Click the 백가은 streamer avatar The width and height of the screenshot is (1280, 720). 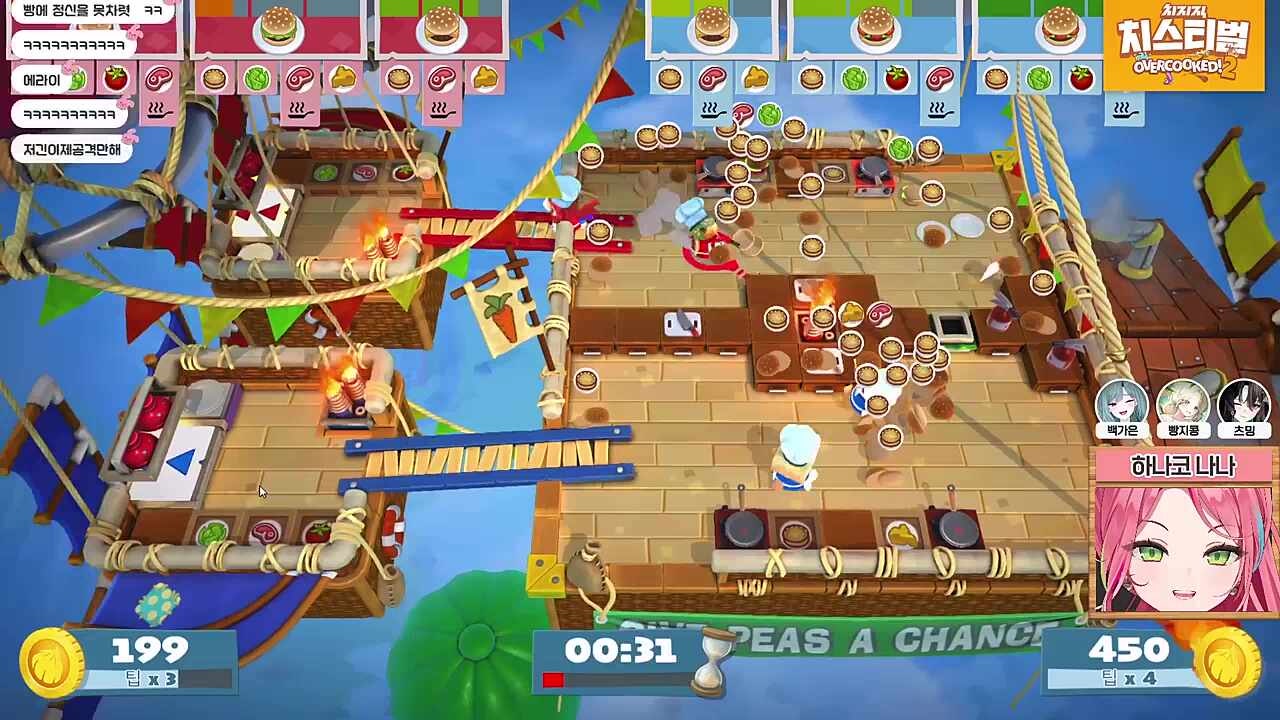1122,405
